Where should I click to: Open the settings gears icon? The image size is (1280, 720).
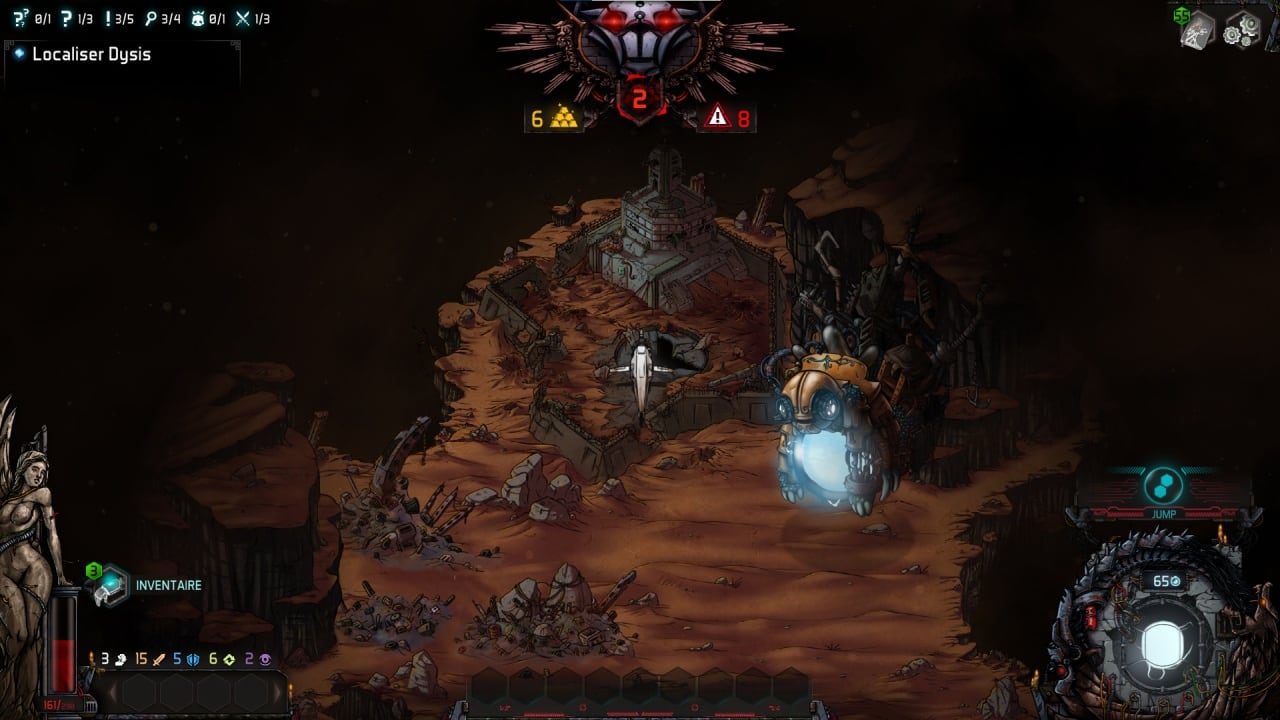pyautogui.click(x=1243, y=30)
